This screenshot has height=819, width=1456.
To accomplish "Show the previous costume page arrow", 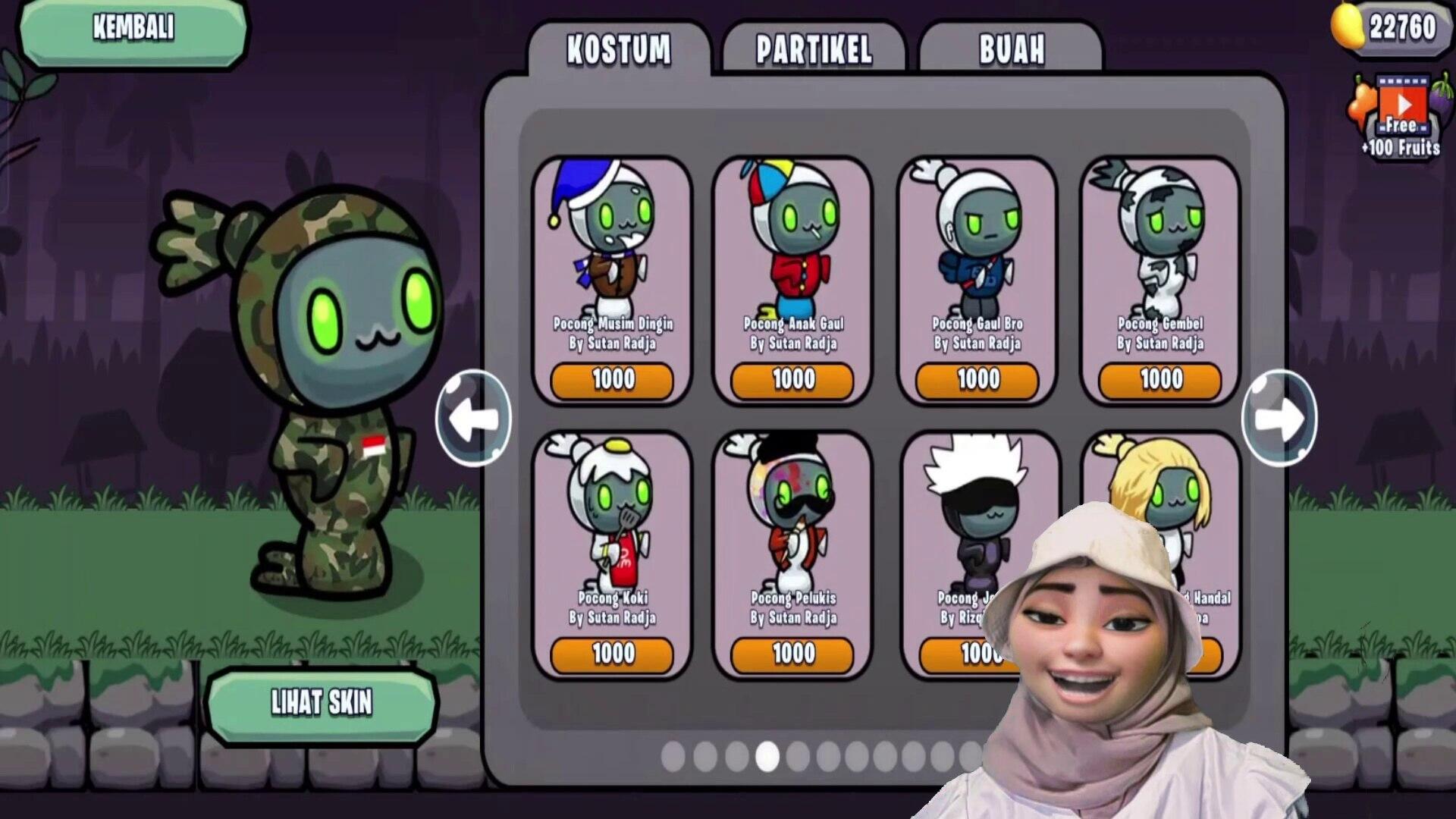I will 473,418.
